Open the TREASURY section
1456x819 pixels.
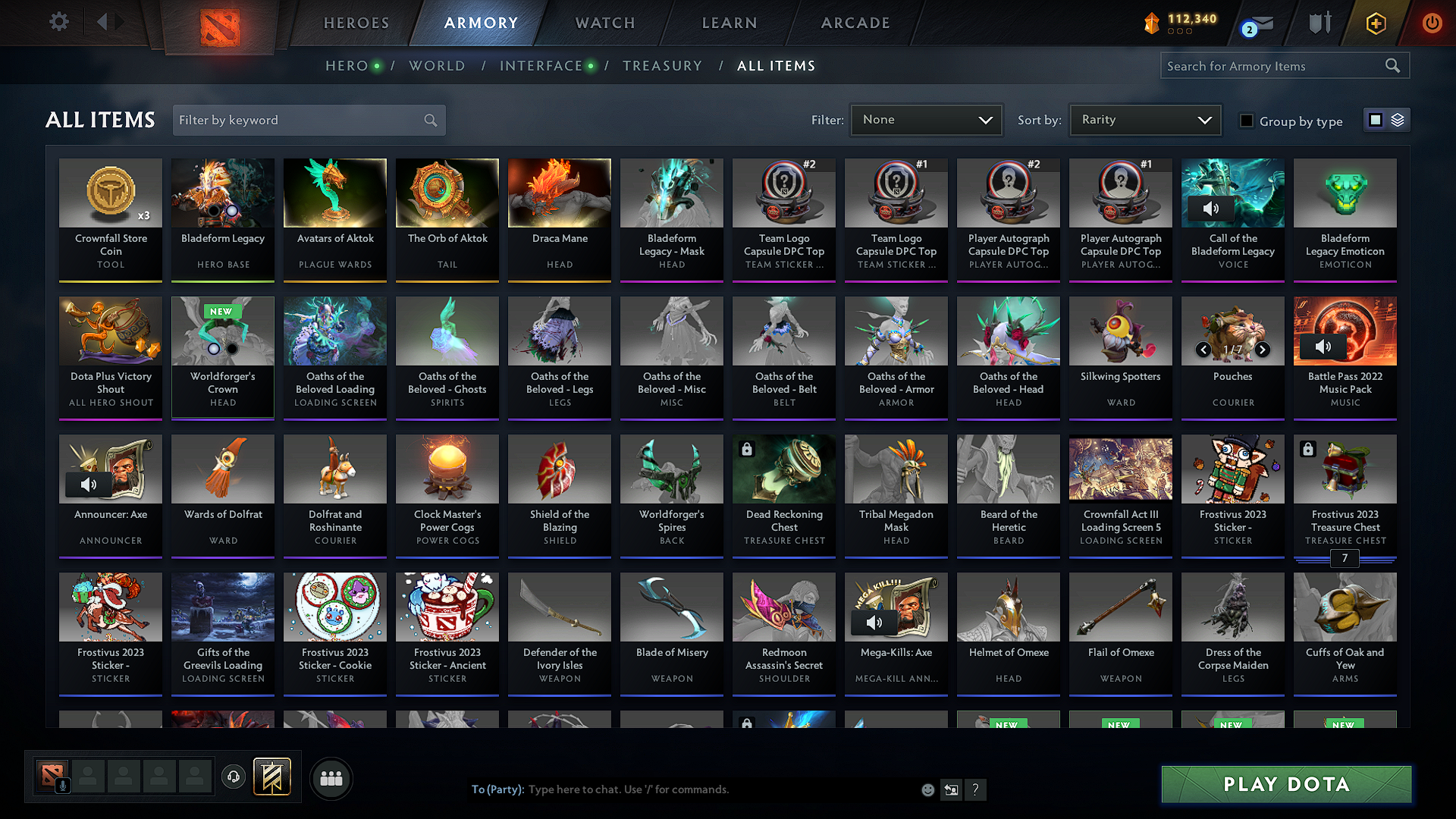pos(662,65)
